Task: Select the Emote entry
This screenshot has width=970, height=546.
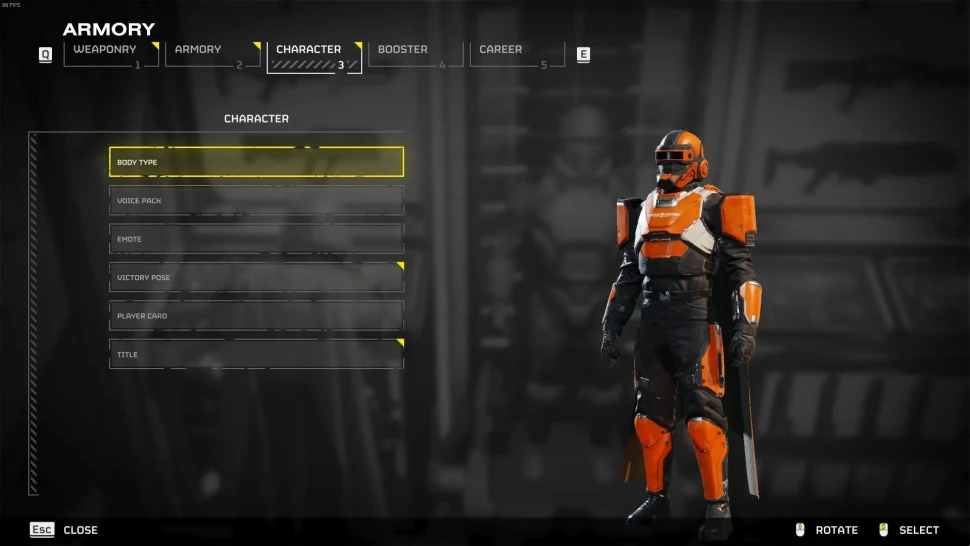Action: 256,239
